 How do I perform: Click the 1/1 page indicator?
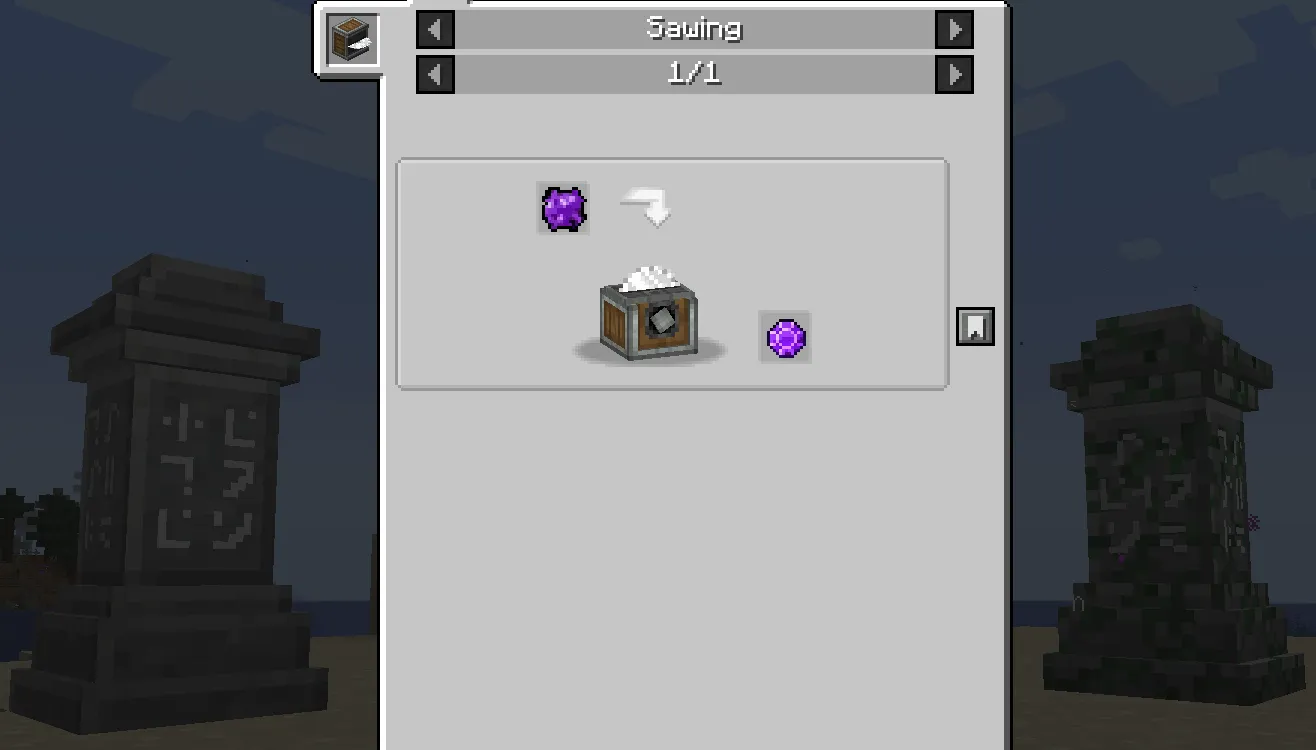[x=694, y=73]
